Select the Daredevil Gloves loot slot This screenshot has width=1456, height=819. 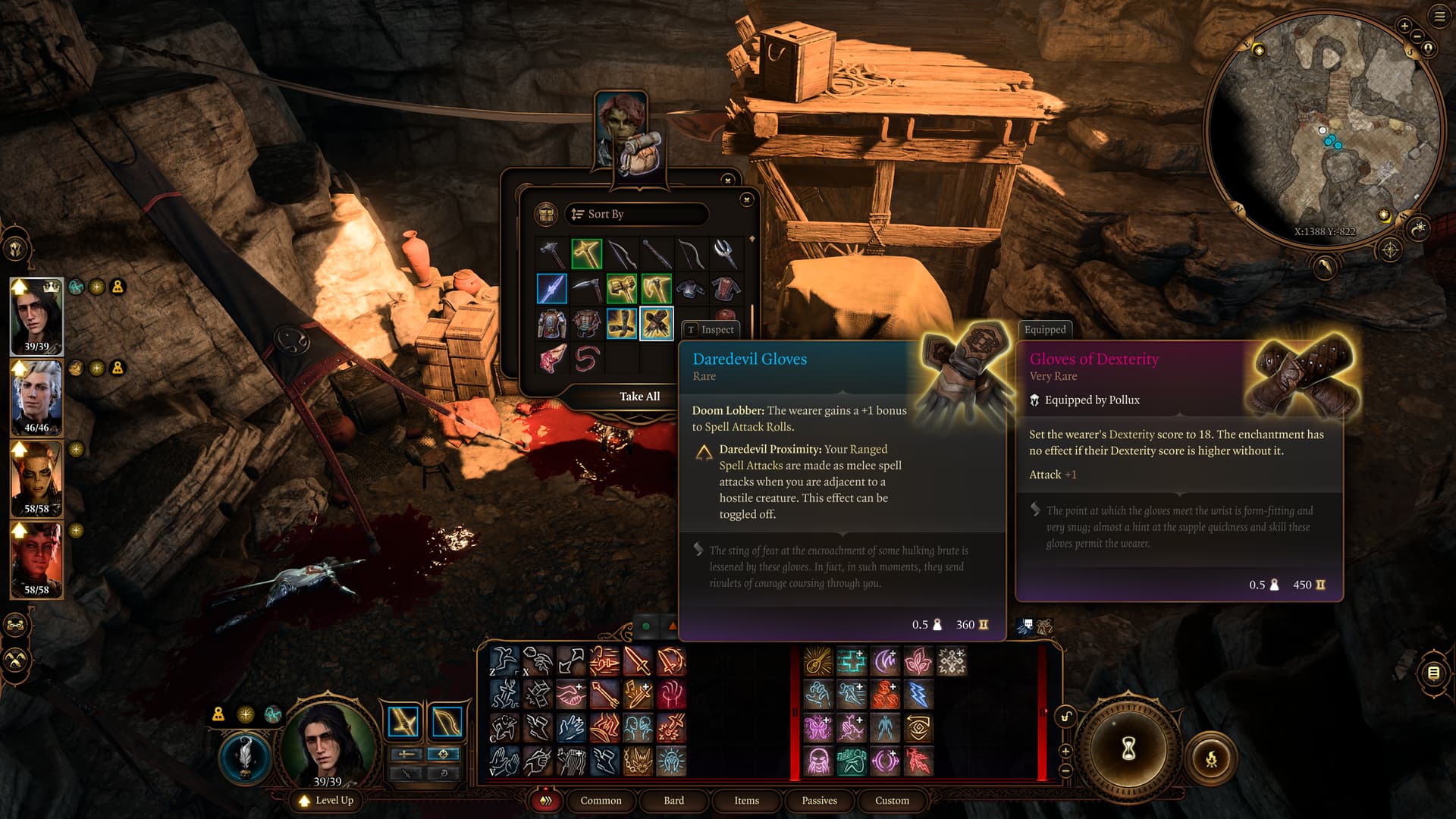coord(656,324)
